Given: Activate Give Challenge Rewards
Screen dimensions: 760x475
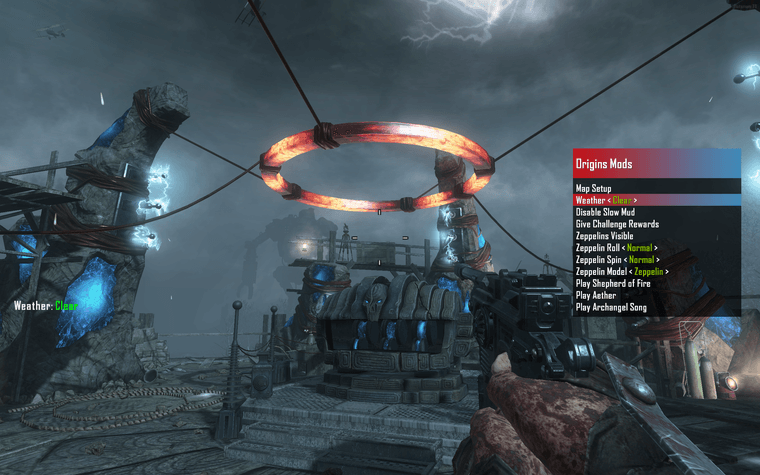Looking at the screenshot, I should 617,224.
